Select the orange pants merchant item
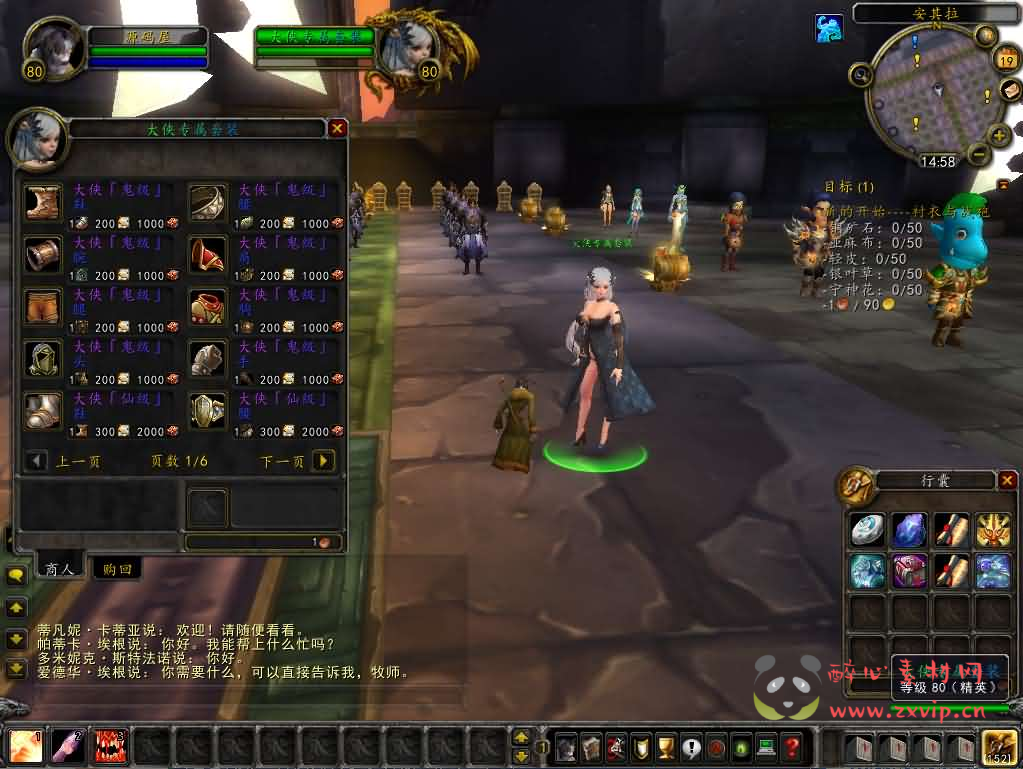This screenshot has width=1023, height=769. 44,306
